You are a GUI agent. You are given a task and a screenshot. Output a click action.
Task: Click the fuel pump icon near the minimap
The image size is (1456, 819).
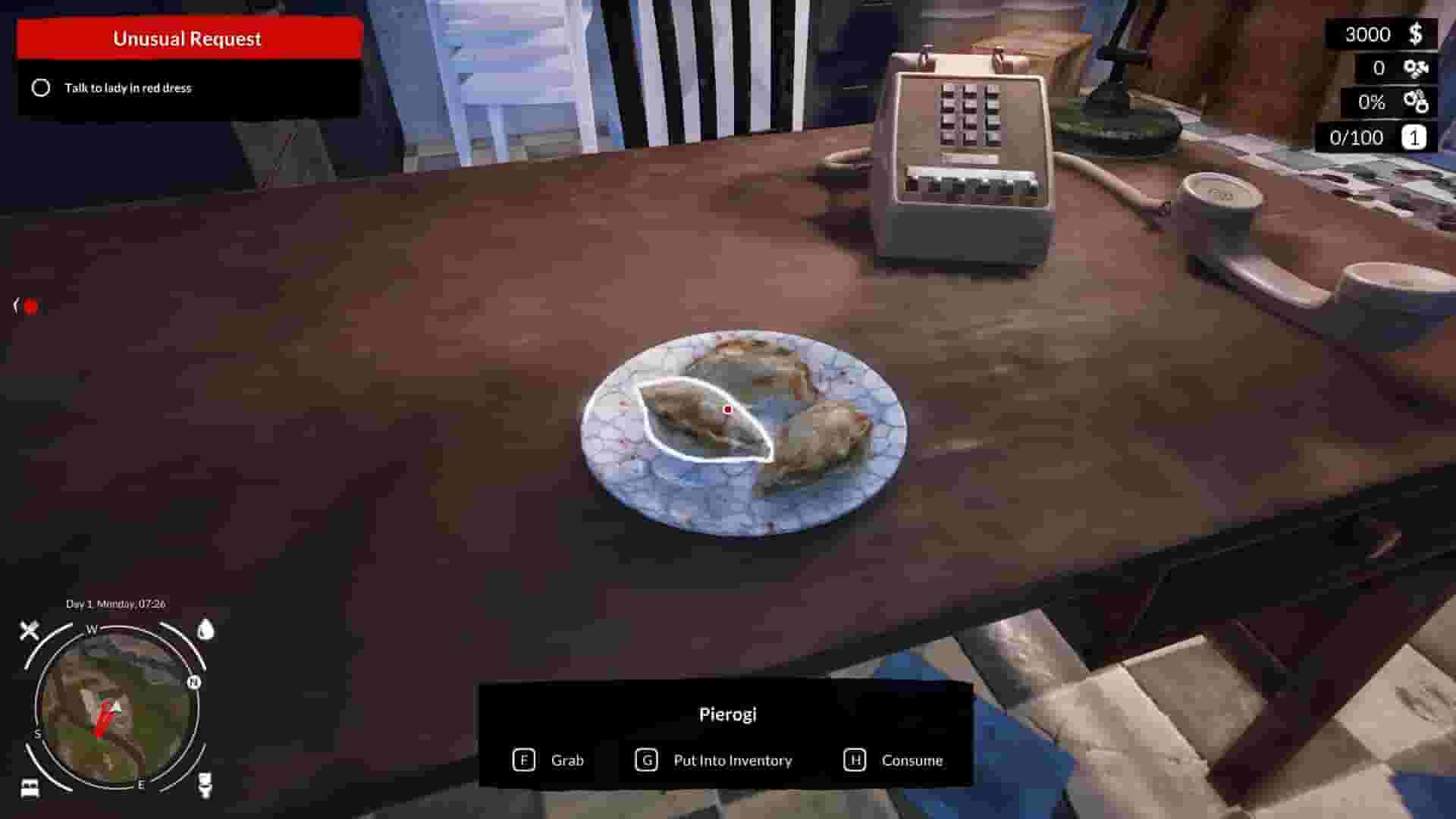(205, 785)
